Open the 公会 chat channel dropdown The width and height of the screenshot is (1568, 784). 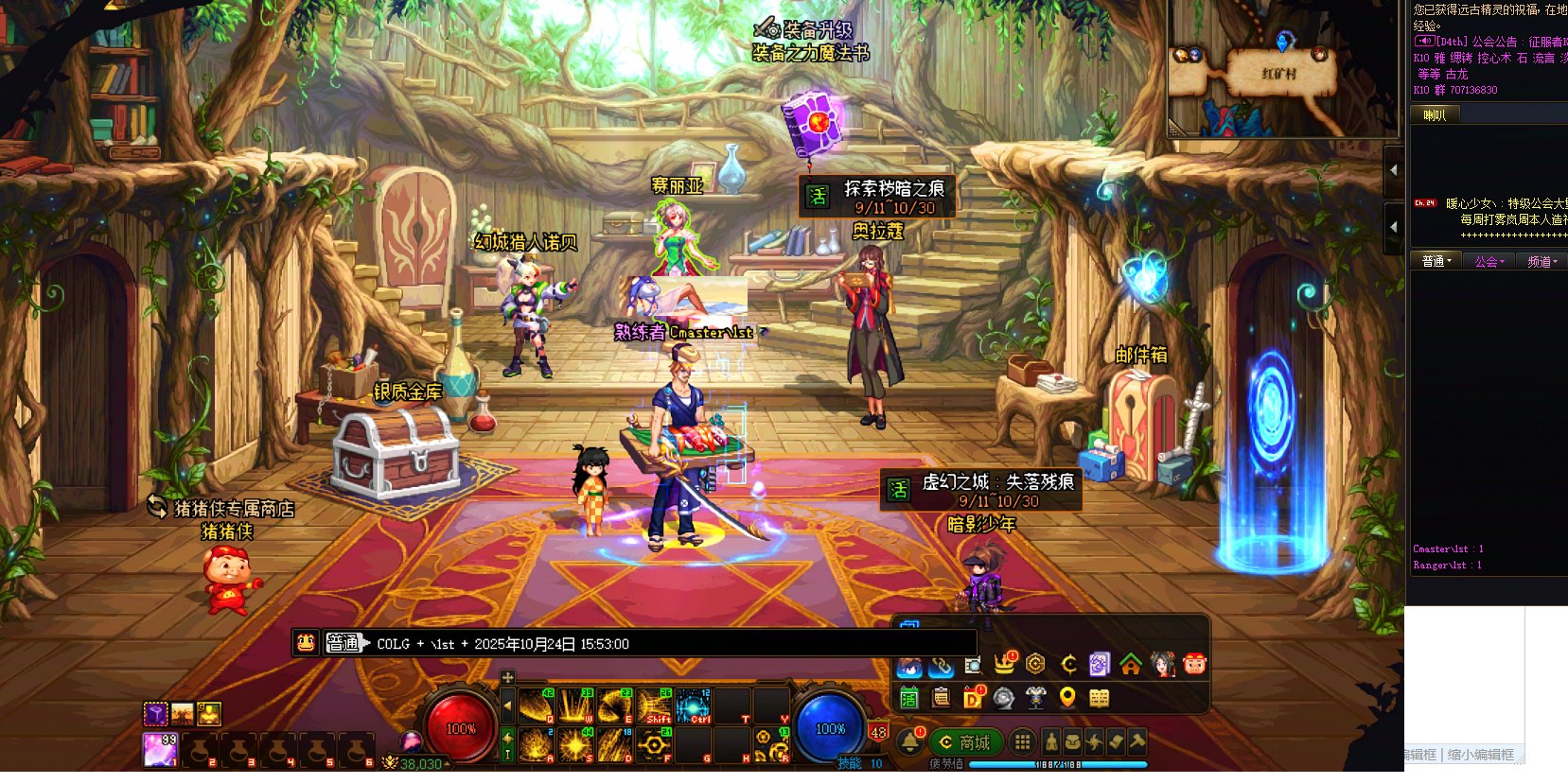click(x=1489, y=261)
